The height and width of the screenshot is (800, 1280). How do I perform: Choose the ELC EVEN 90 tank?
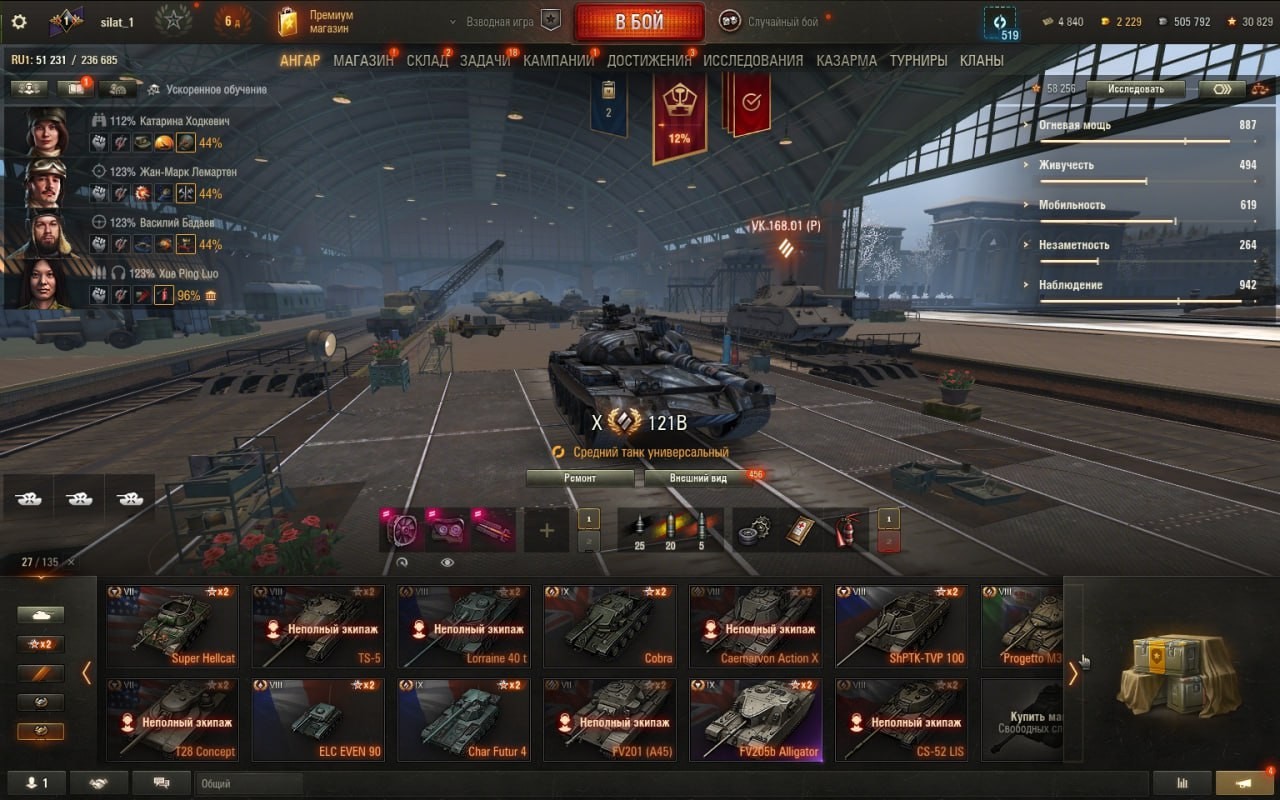click(x=318, y=720)
